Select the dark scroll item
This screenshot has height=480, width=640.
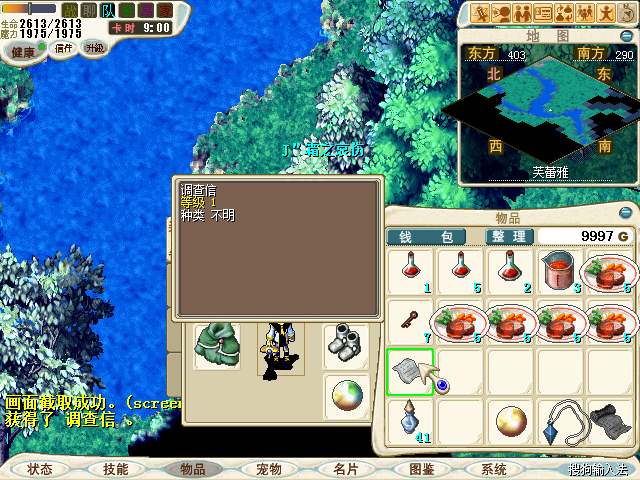click(x=610, y=421)
